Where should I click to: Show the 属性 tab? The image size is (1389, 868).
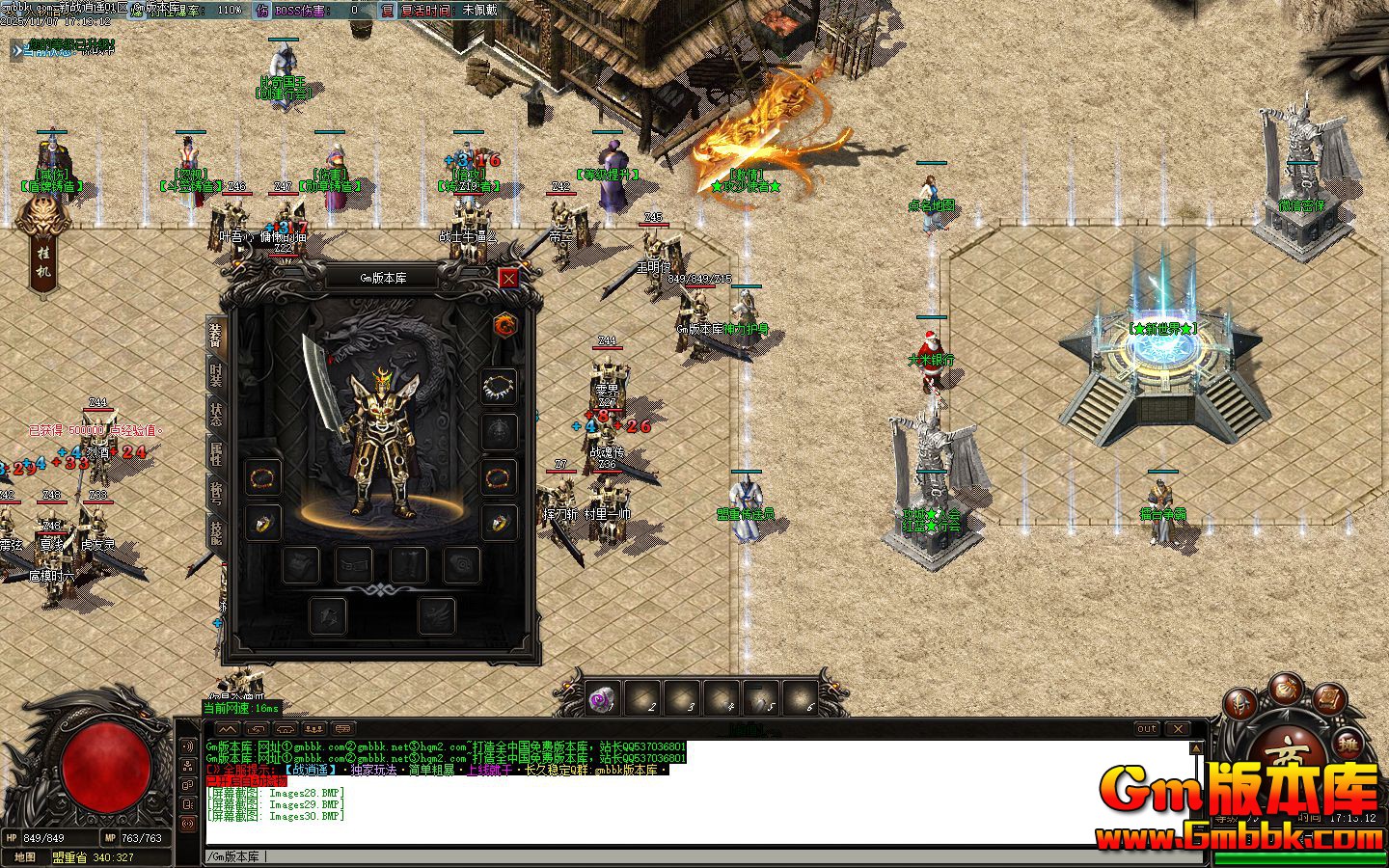click(x=215, y=453)
